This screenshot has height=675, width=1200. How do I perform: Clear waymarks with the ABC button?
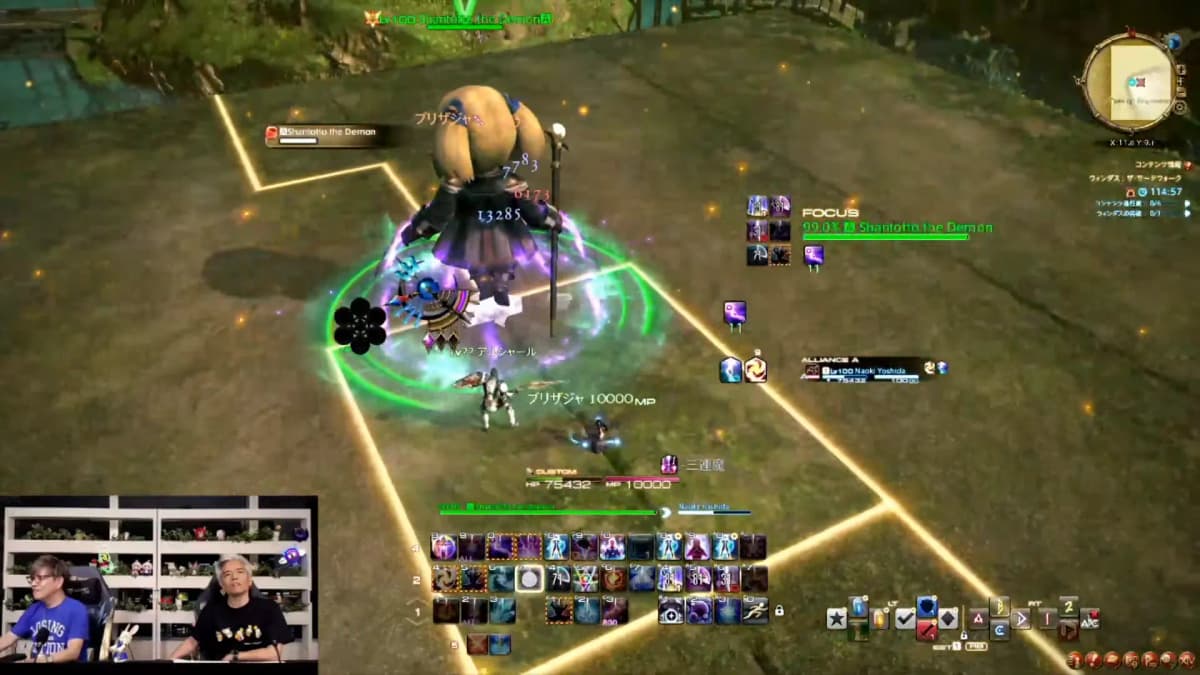(1090, 619)
